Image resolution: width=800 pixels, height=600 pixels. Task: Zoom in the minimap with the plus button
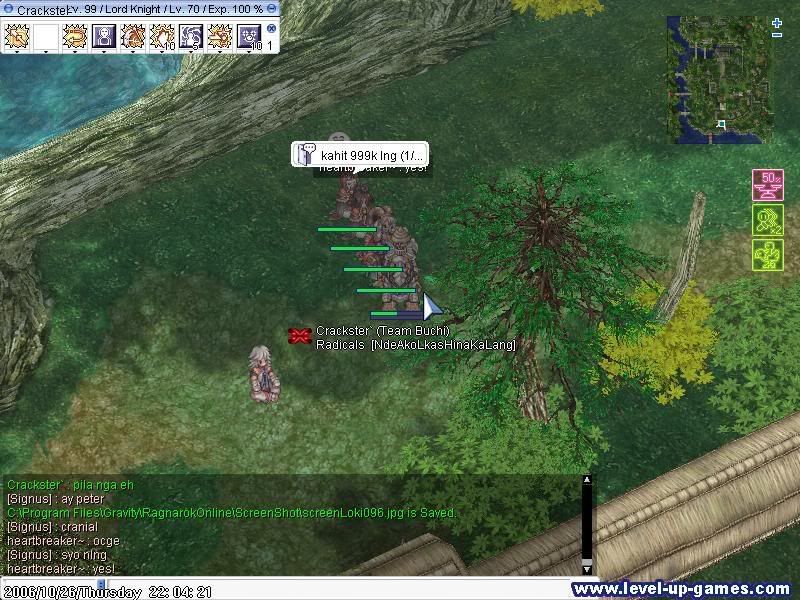click(777, 21)
